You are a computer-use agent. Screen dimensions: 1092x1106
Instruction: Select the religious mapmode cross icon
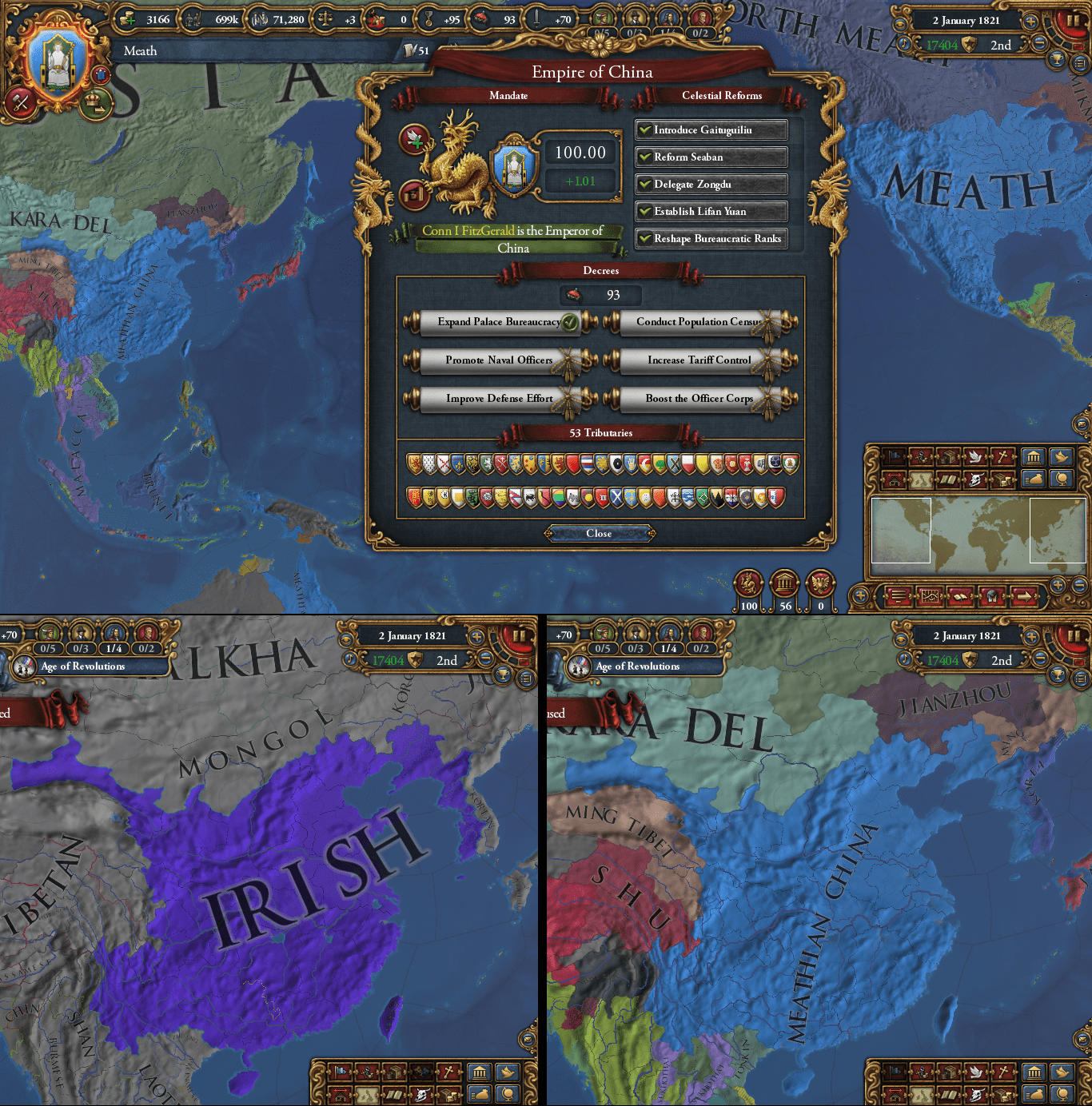1003,456
